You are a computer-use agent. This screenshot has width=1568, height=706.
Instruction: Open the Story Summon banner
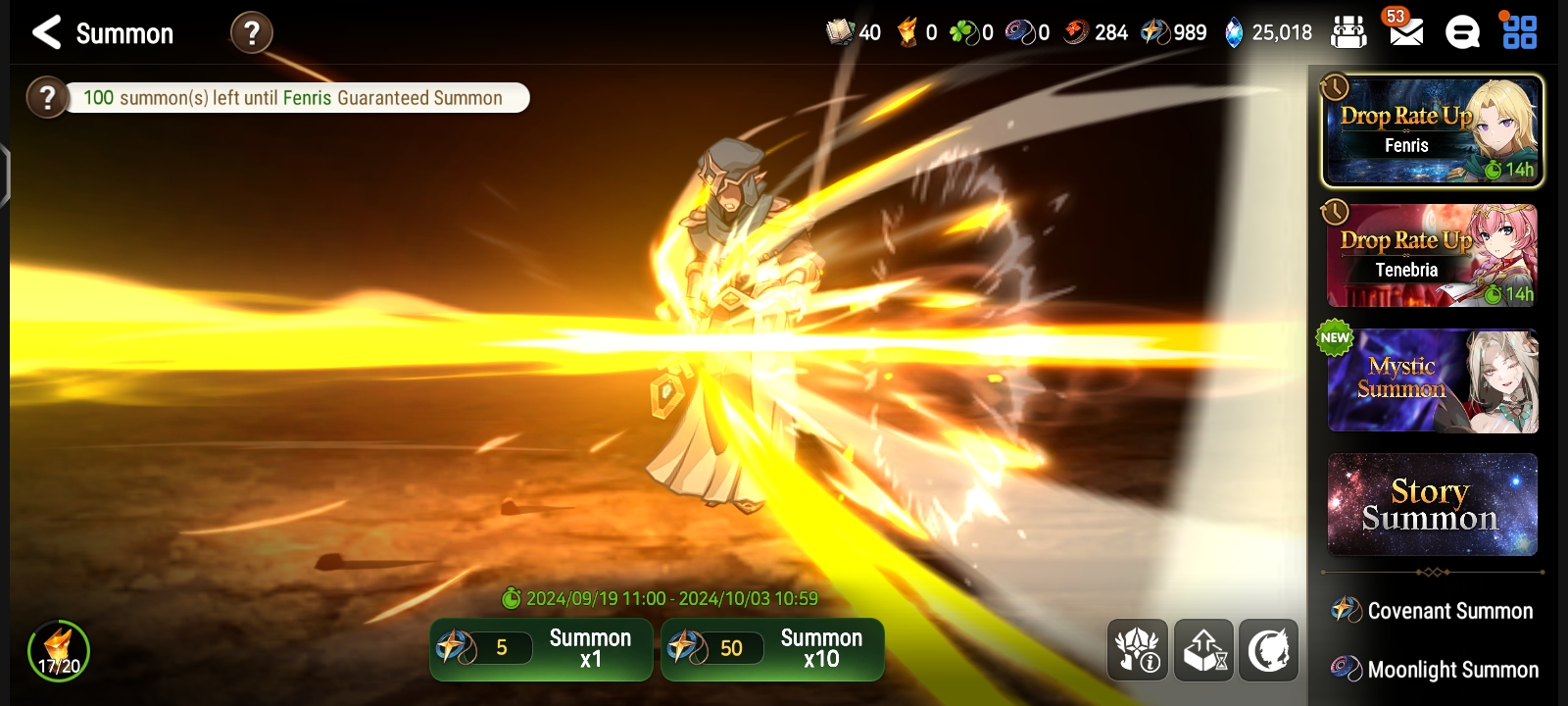pyautogui.click(x=1432, y=505)
